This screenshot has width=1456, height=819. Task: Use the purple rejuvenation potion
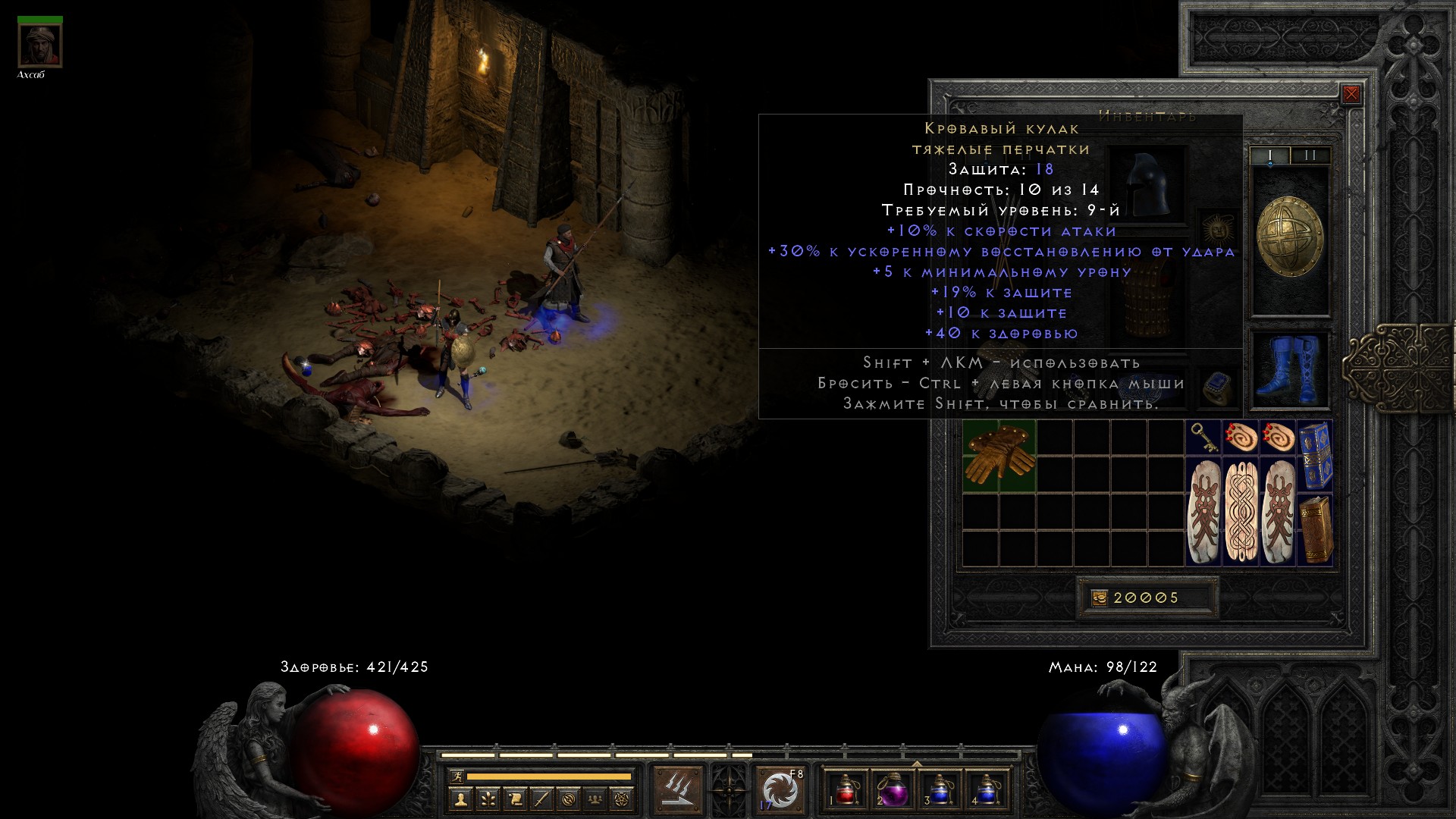(x=892, y=789)
